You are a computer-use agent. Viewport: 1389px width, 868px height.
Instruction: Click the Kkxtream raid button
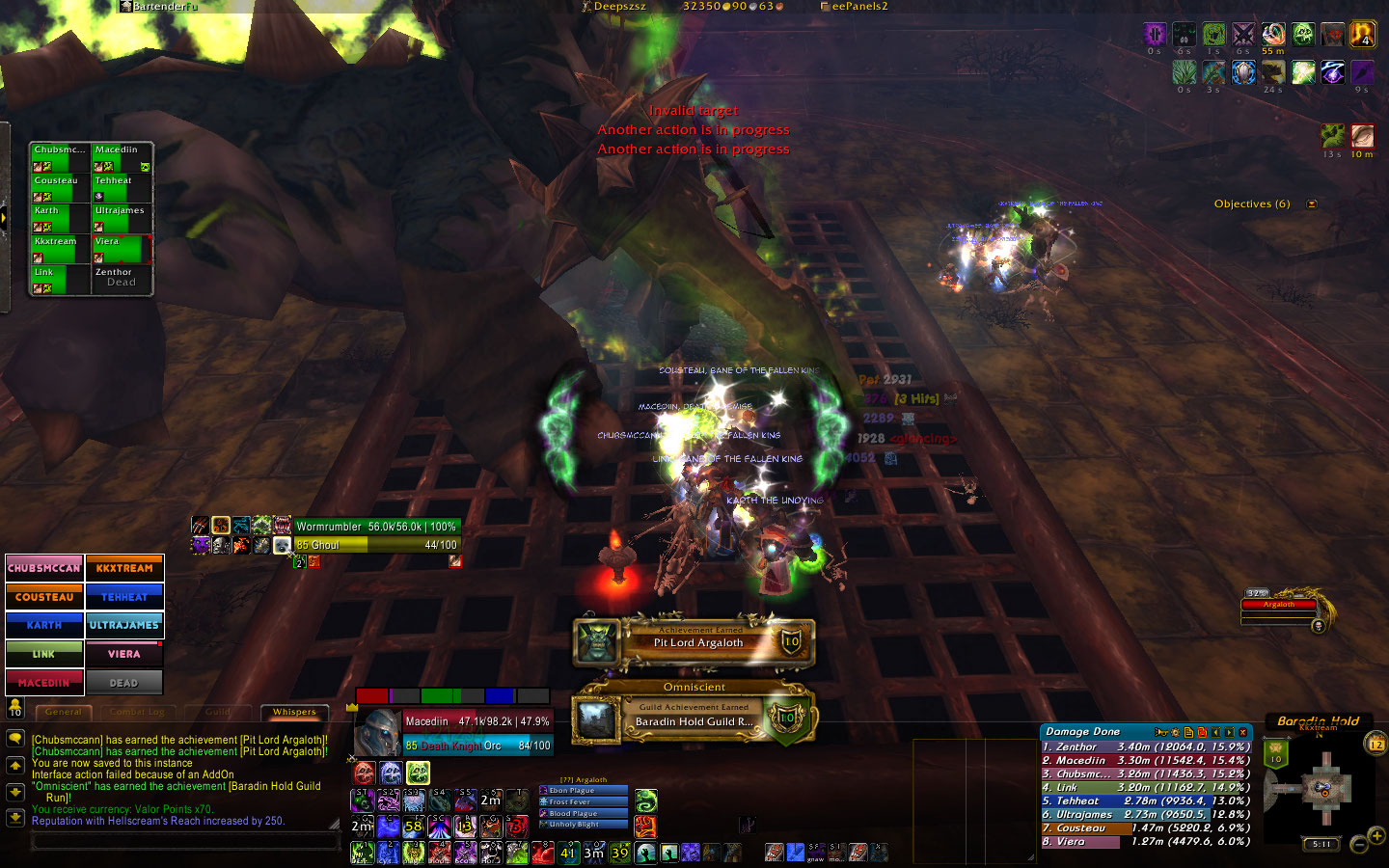point(124,568)
